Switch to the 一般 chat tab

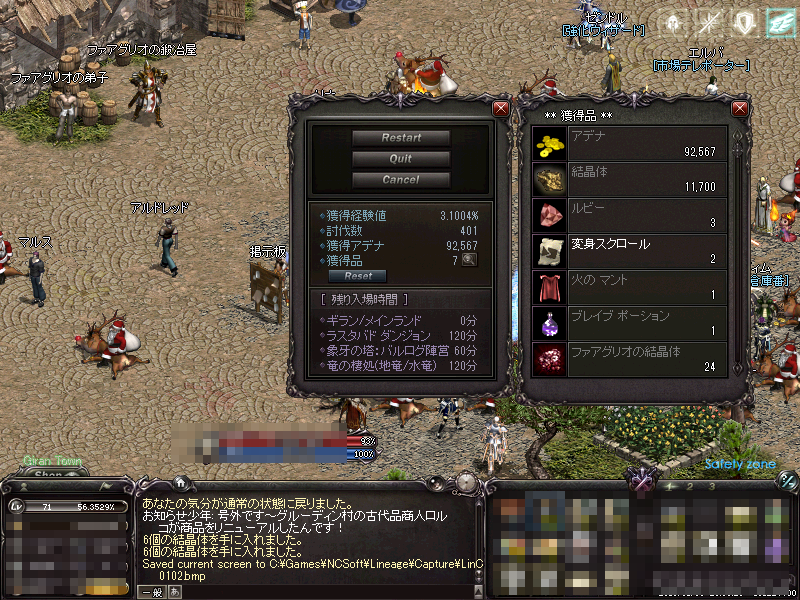click(152, 592)
